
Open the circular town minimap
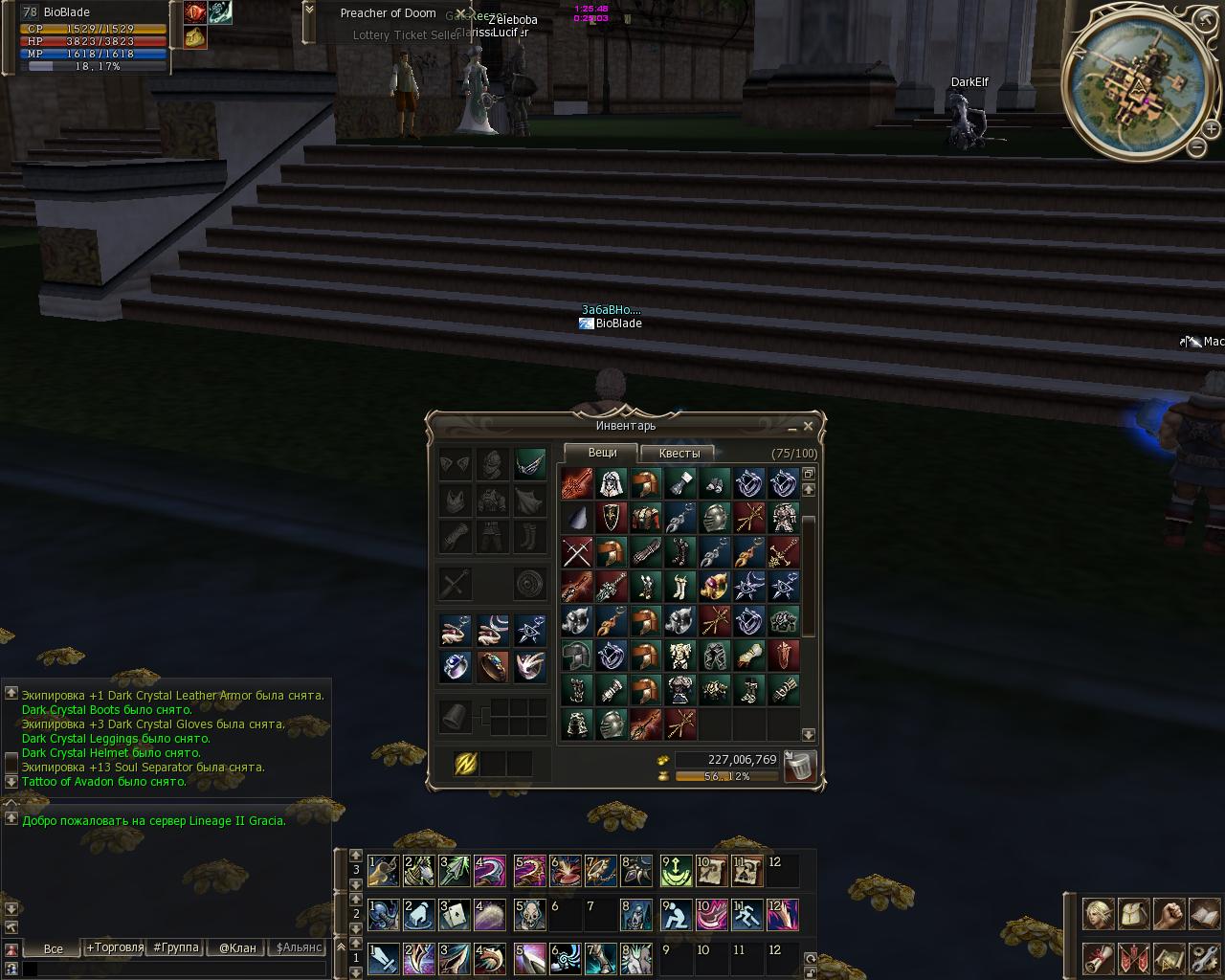coord(1137,88)
